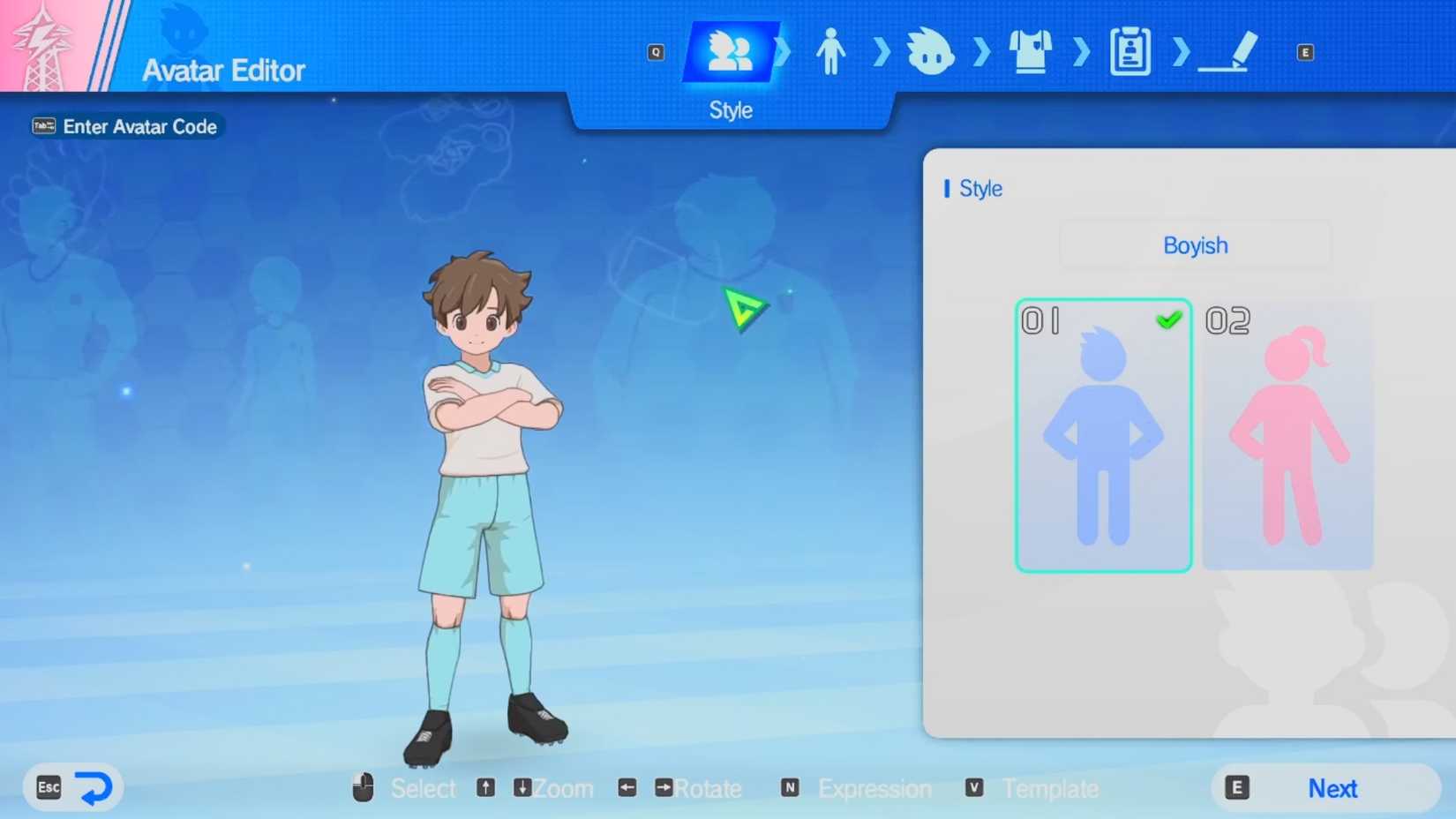Choose the Expression option
This screenshot has height=819, width=1456.
point(873,788)
